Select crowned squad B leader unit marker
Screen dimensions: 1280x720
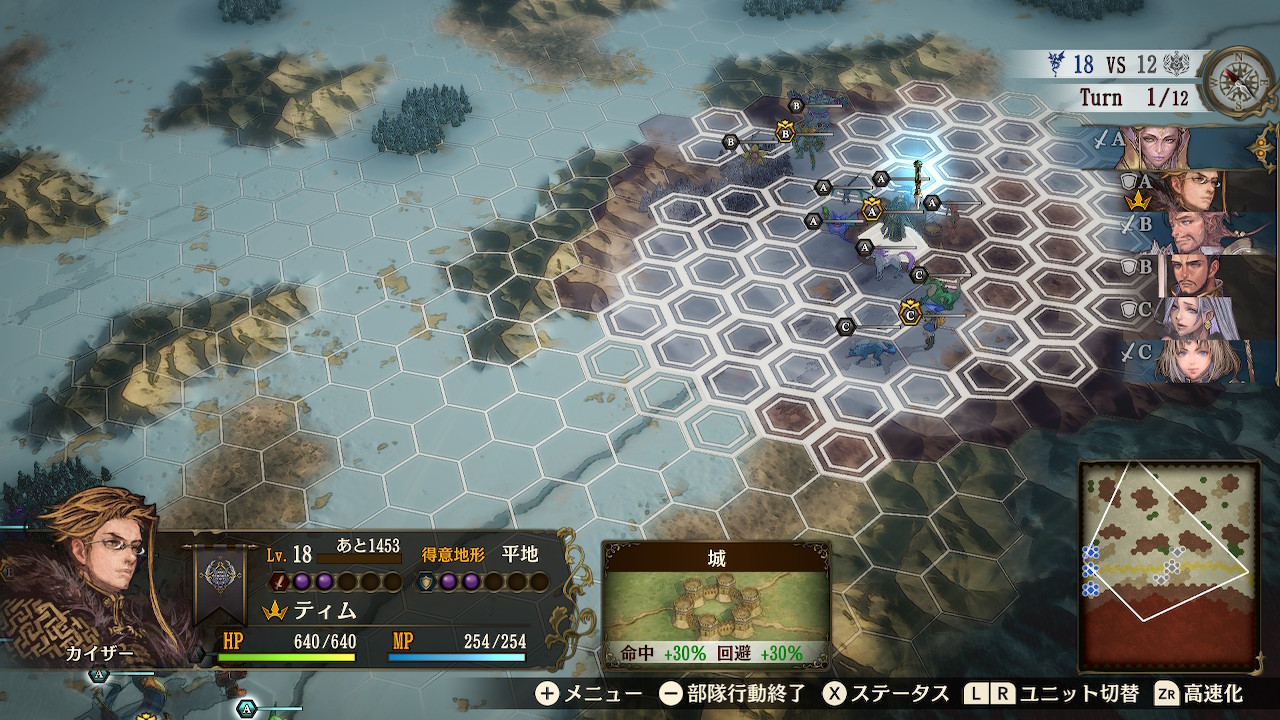pos(785,131)
